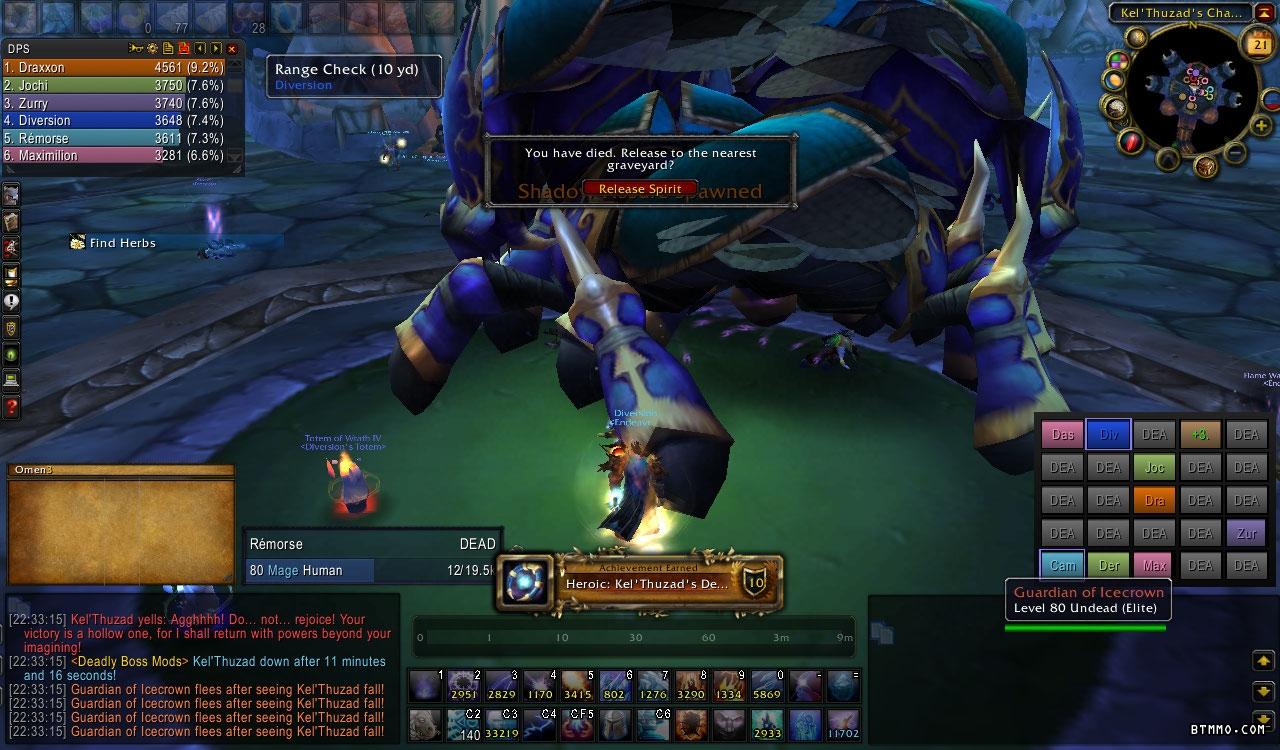The width and height of the screenshot is (1280, 750).
Task: Open the DPS meter settings gear
Action: coord(152,48)
